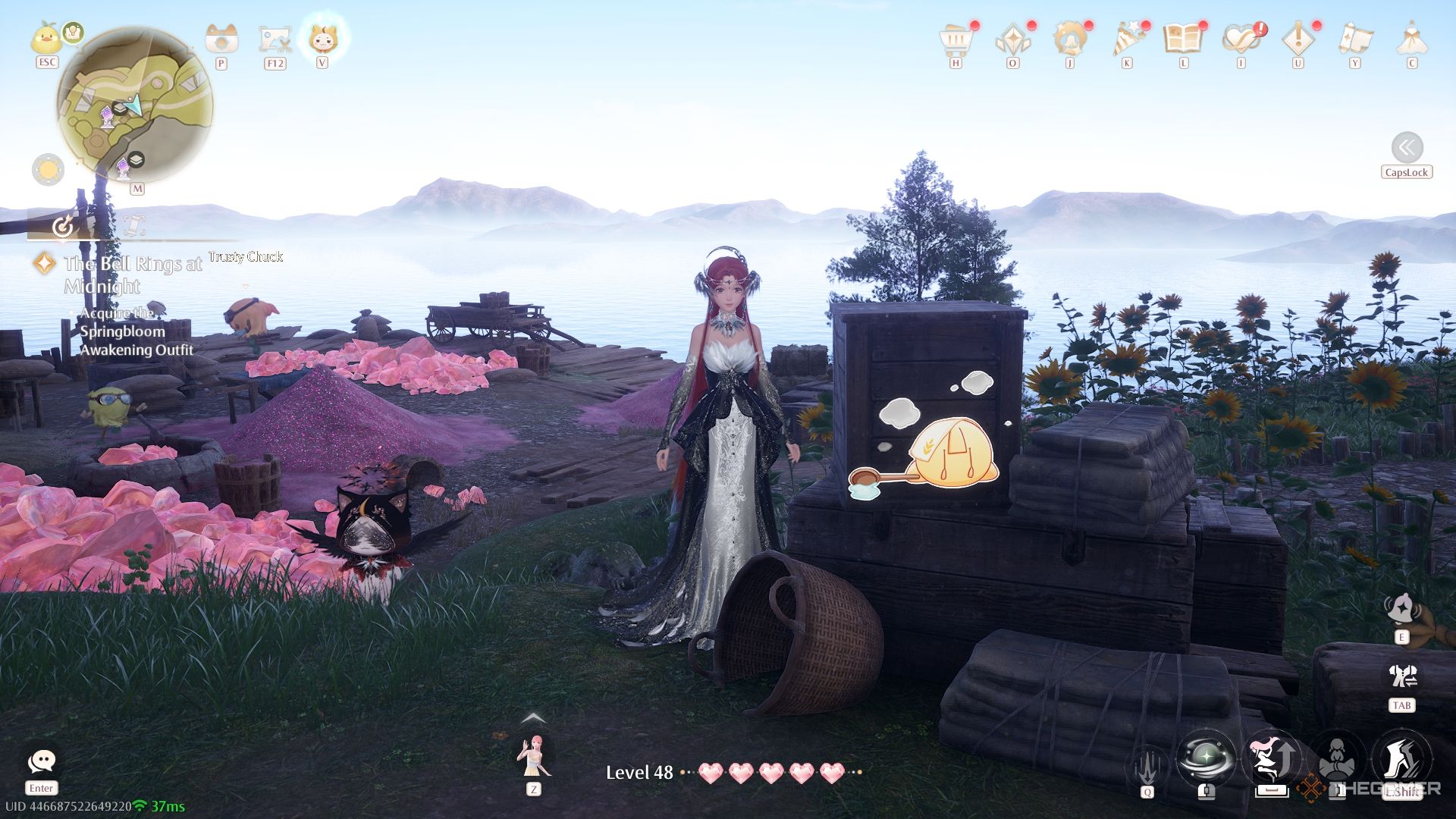This screenshot has width=1456, height=819.
Task: Open the heart with ribbon menu
Action: coord(1241,39)
